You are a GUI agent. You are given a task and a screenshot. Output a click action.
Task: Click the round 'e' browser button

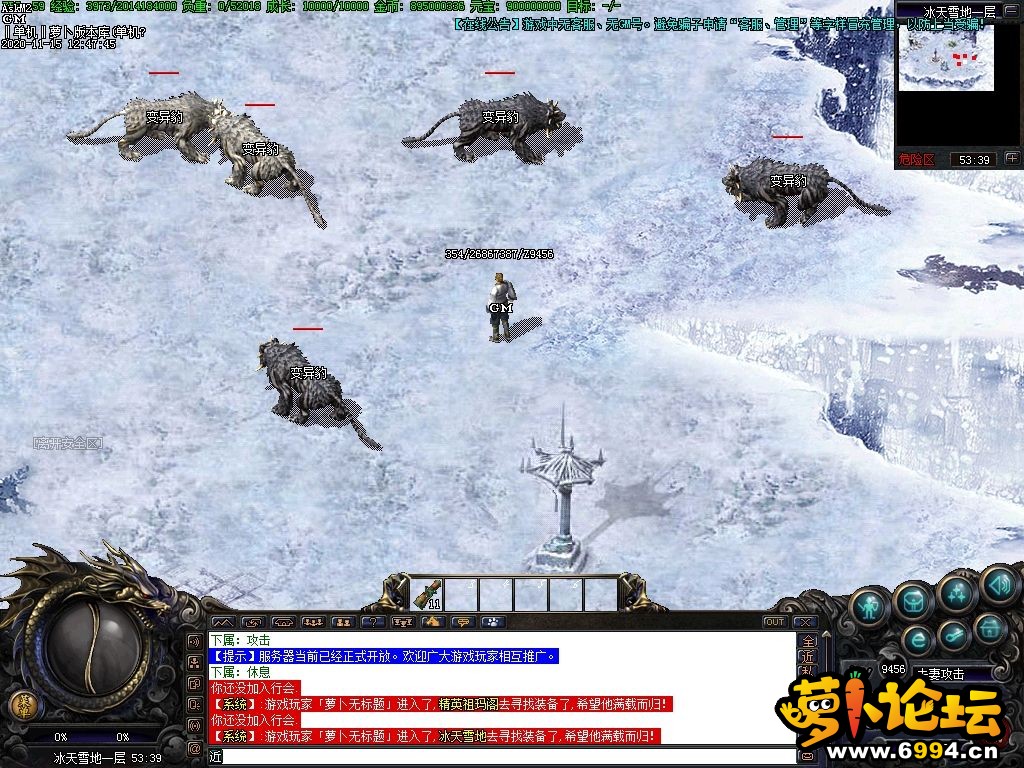917,639
